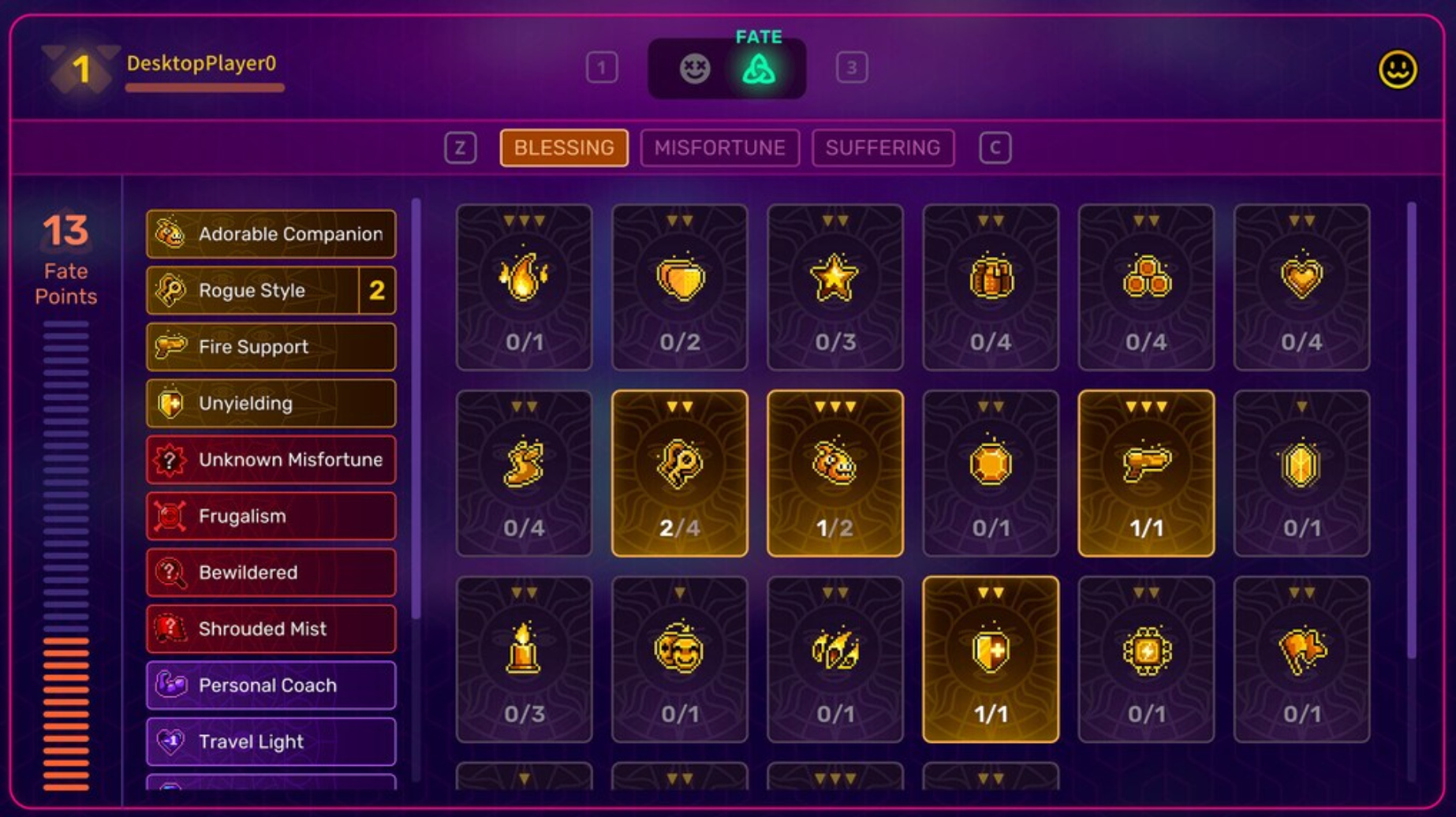
Task: Open the Suffering tab
Action: (x=882, y=147)
